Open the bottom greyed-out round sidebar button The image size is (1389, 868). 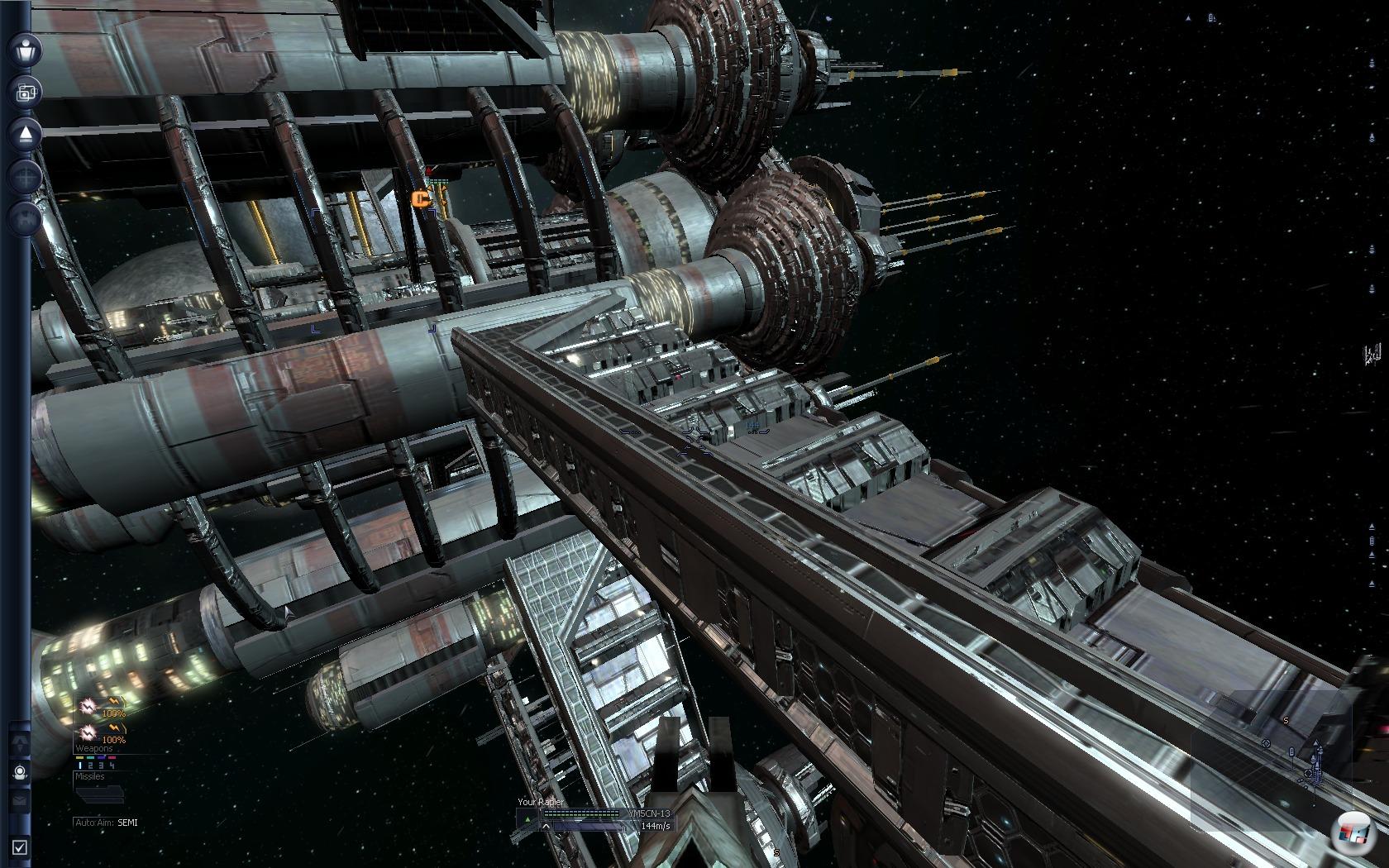[26, 219]
